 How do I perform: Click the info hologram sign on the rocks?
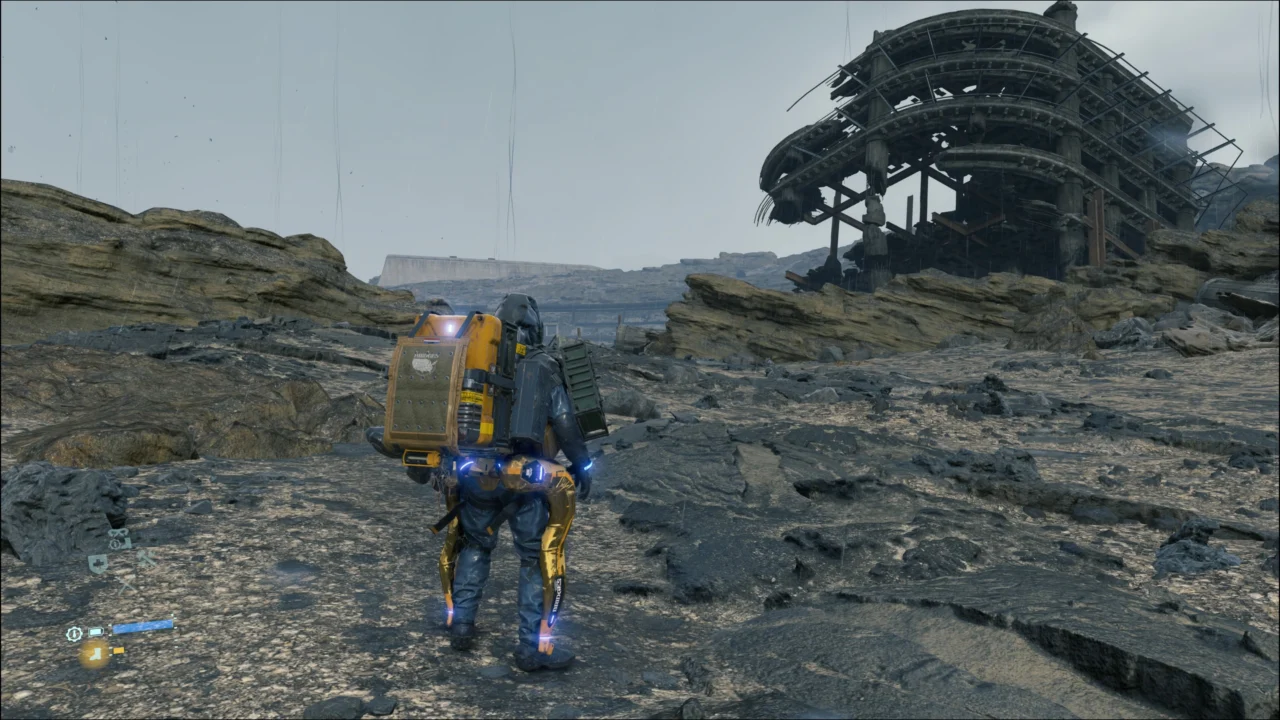click(x=114, y=544)
